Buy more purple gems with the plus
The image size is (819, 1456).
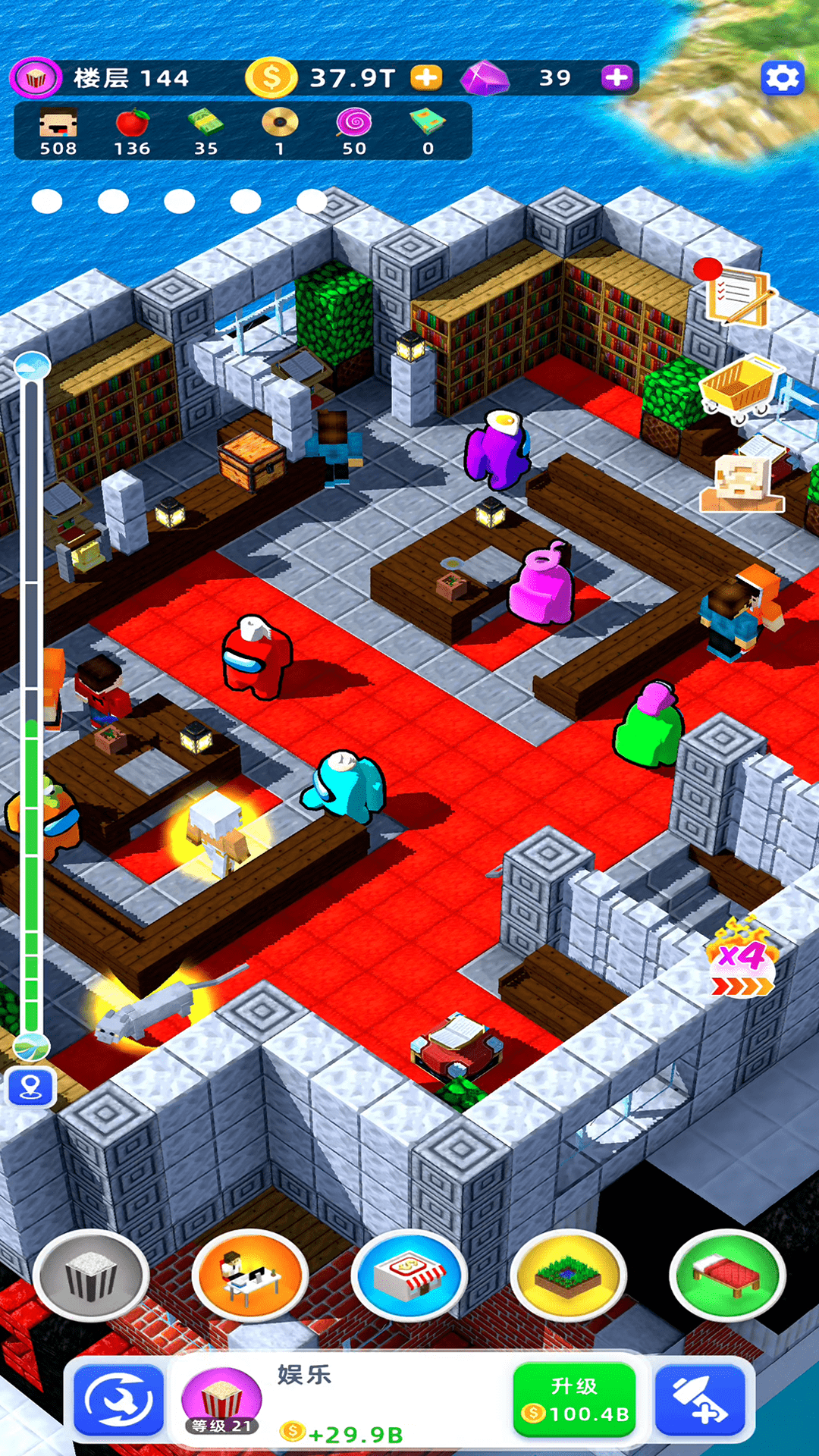617,77
